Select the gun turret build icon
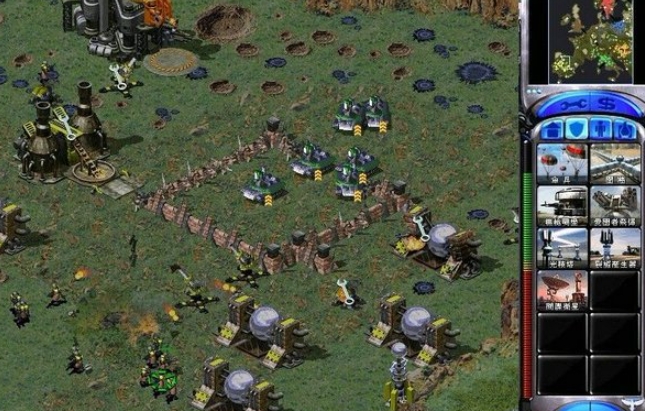 [x=562, y=203]
